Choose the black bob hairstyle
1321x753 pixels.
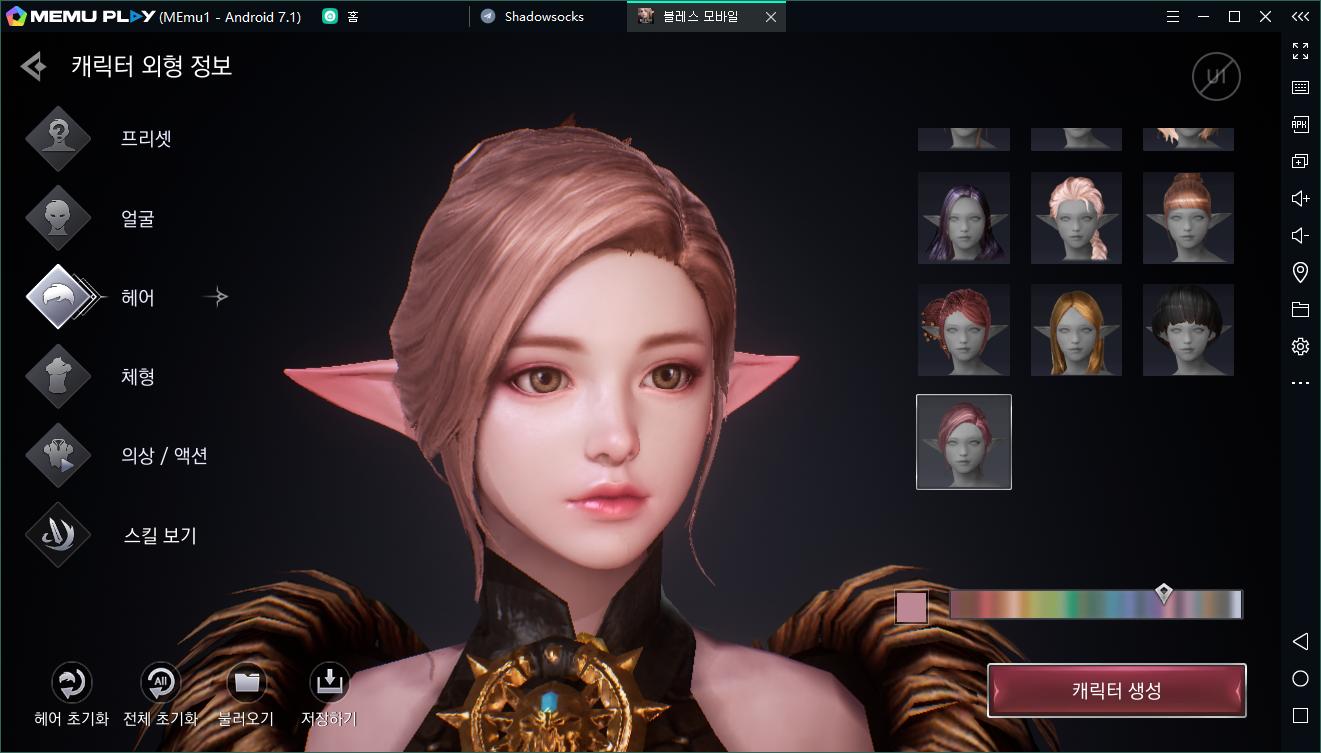point(1188,330)
